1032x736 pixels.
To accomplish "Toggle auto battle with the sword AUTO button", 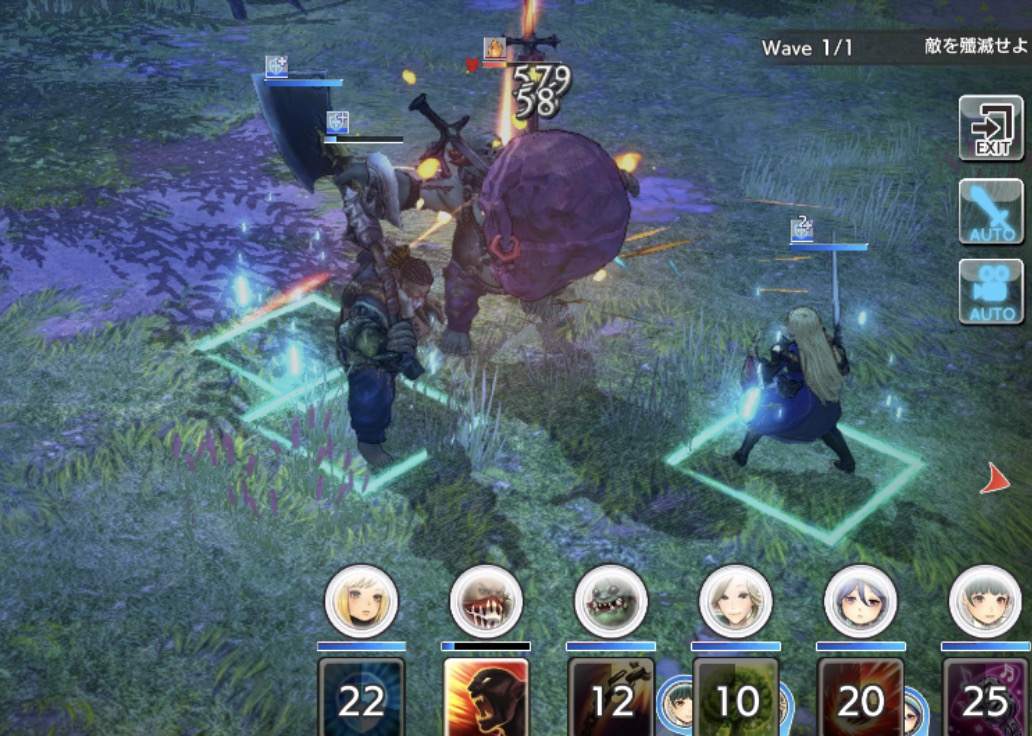I will tap(991, 211).
